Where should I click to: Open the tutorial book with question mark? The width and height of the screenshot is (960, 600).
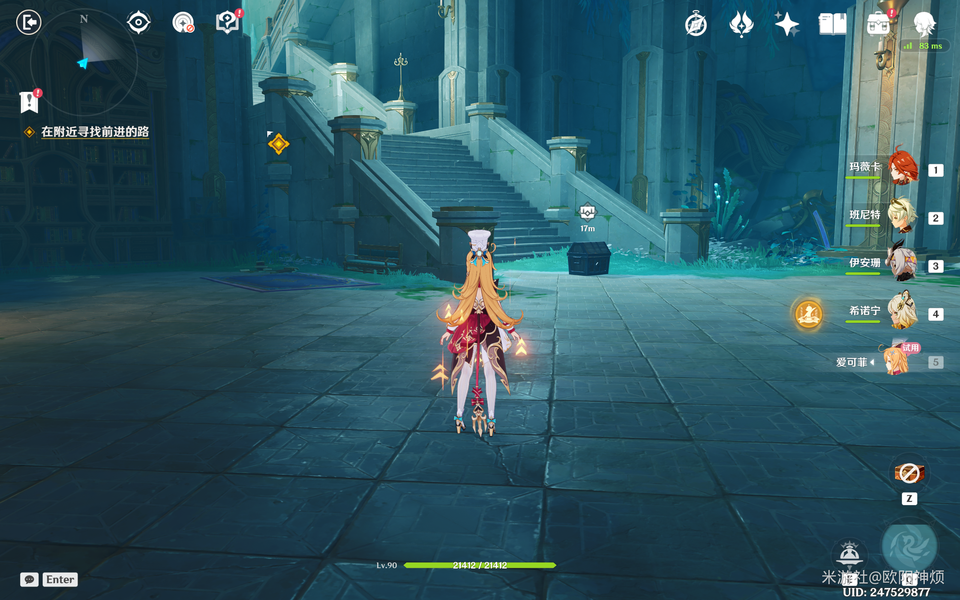click(x=228, y=22)
